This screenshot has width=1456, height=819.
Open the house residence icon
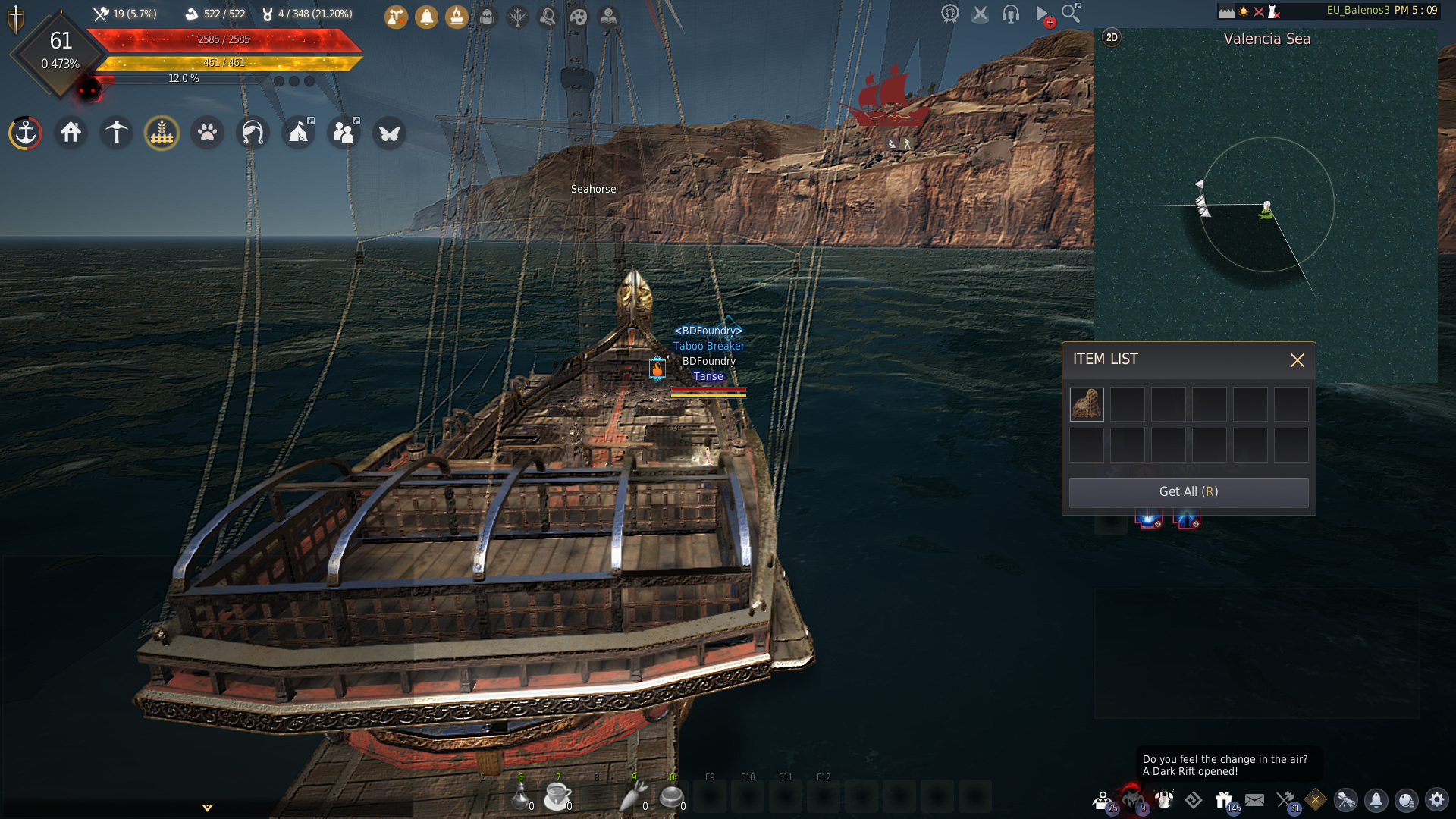click(71, 133)
